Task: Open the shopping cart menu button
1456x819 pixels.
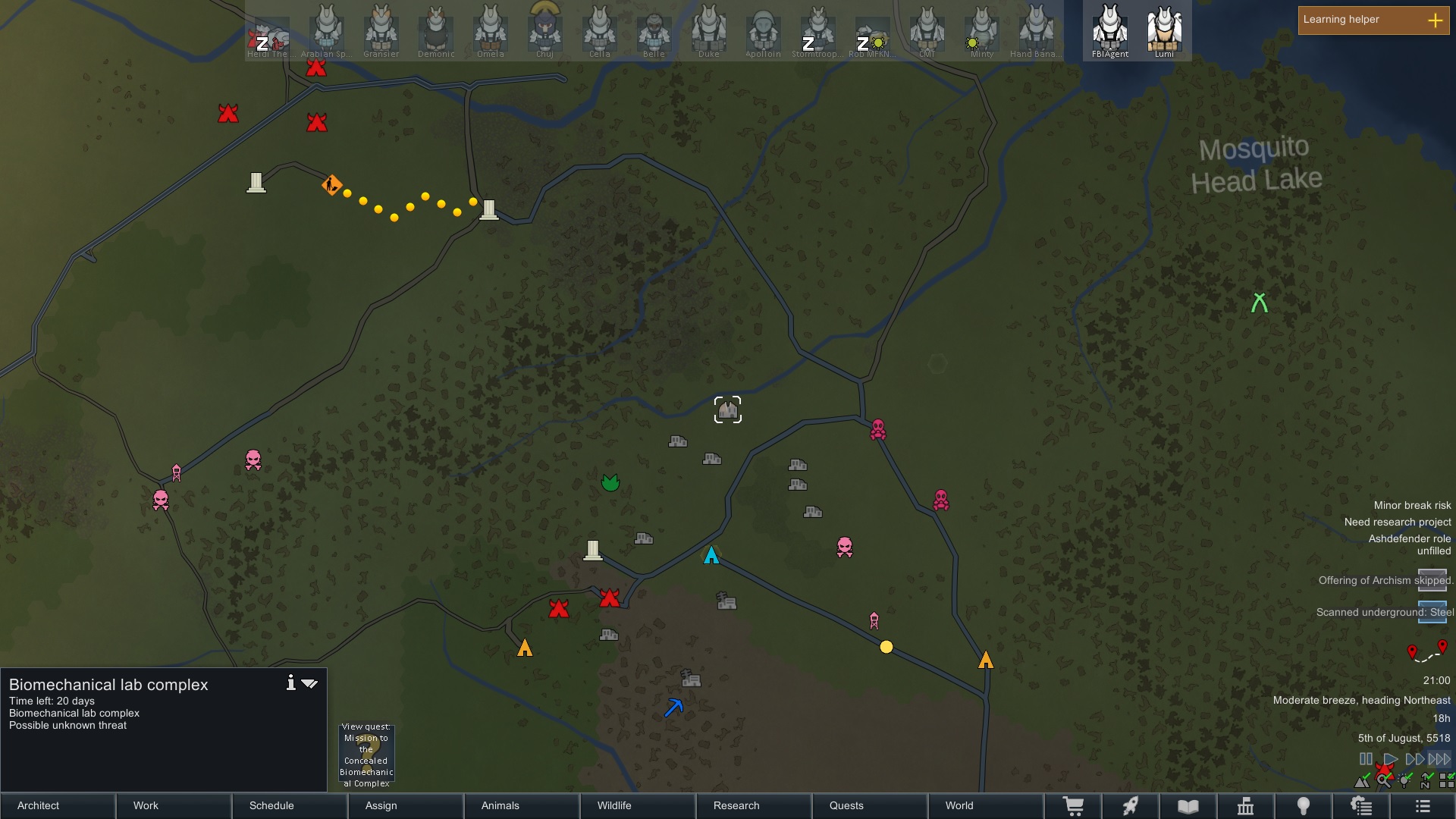Action: (1073, 806)
